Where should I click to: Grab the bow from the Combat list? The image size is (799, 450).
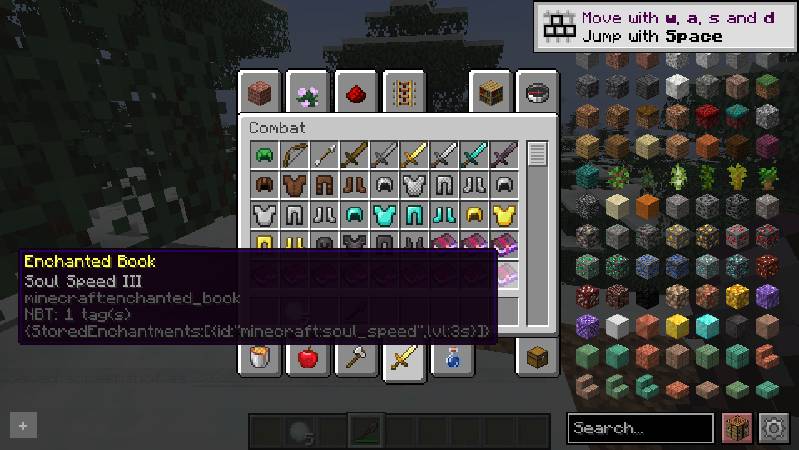coord(294,154)
